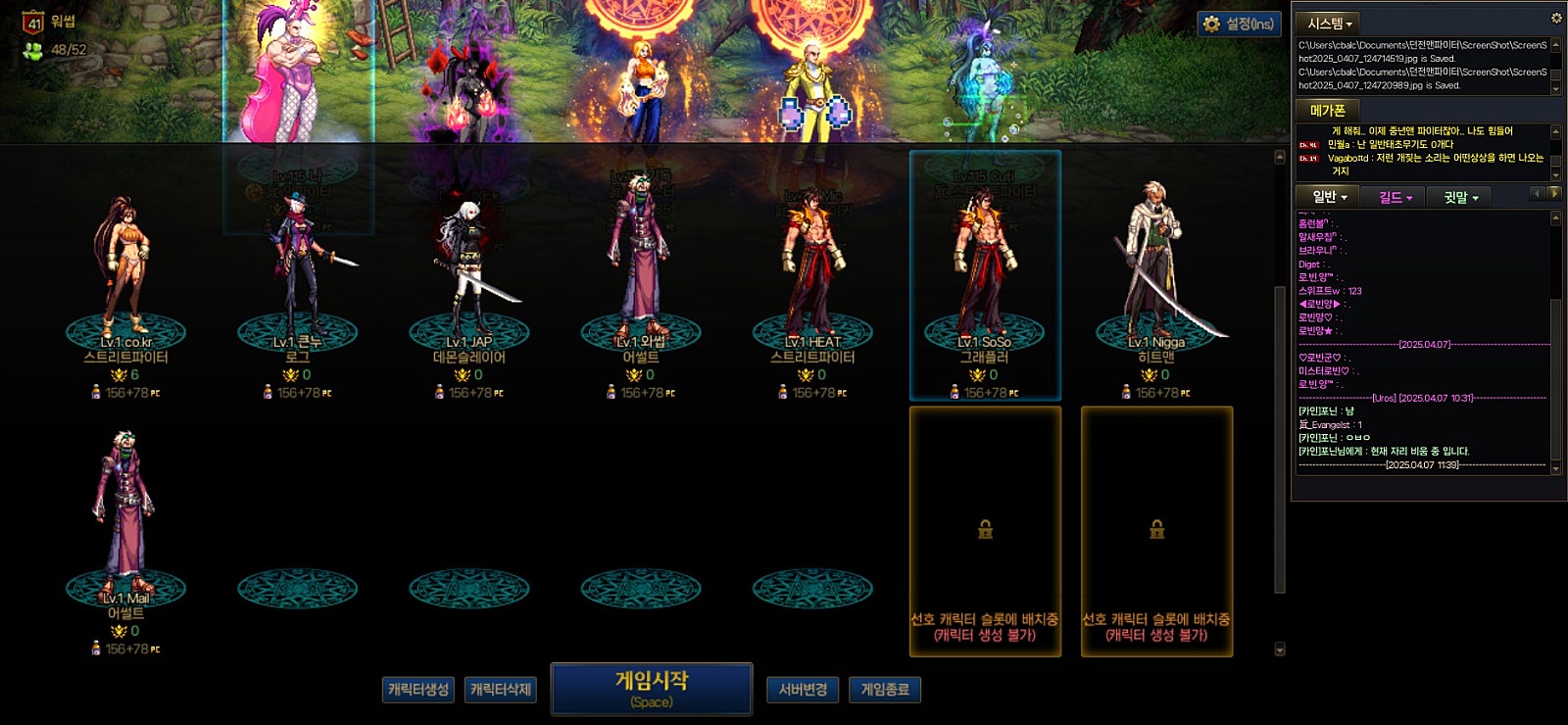1568x725 pixels.
Task: Switch to the 일반 chat tab
Action: (1329, 197)
